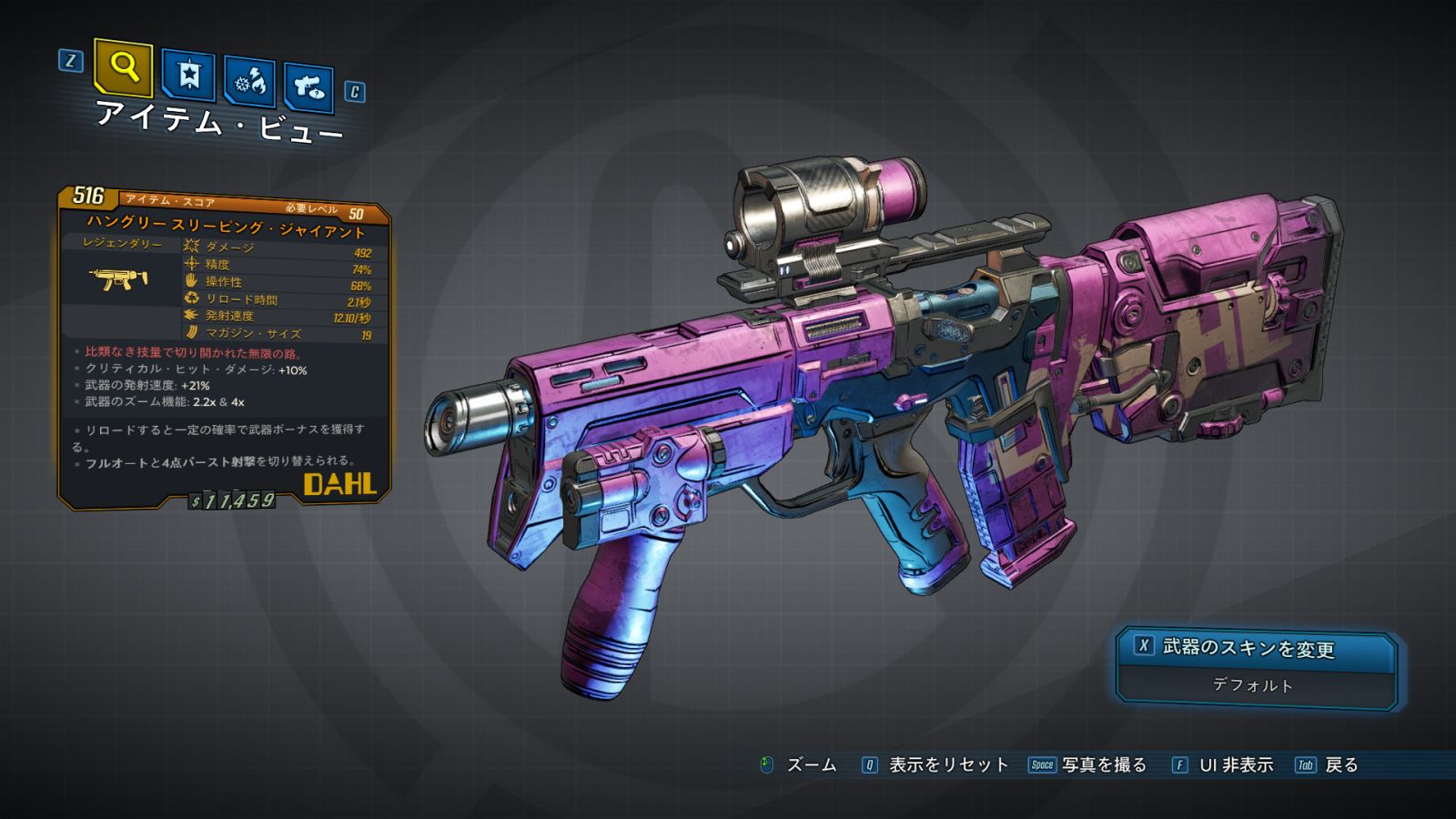This screenshot has height=819, width=1456.
Task: Click the 表示をリセット reset view option
Action: point(947,765)
